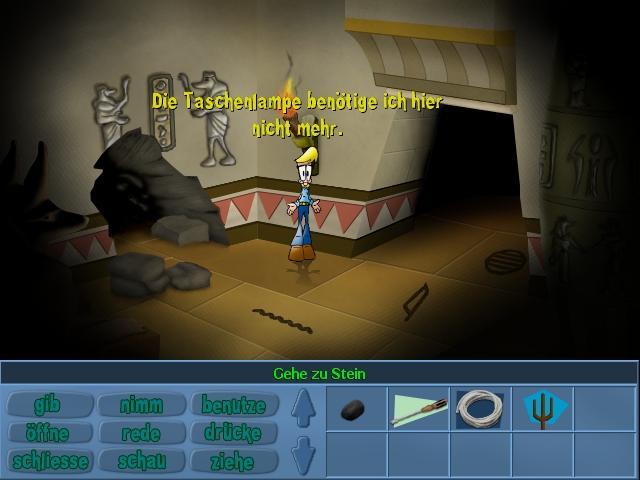
Task: Choose the "schliesse" verb button
Action: pyautogui.click(x=48, y=461)
